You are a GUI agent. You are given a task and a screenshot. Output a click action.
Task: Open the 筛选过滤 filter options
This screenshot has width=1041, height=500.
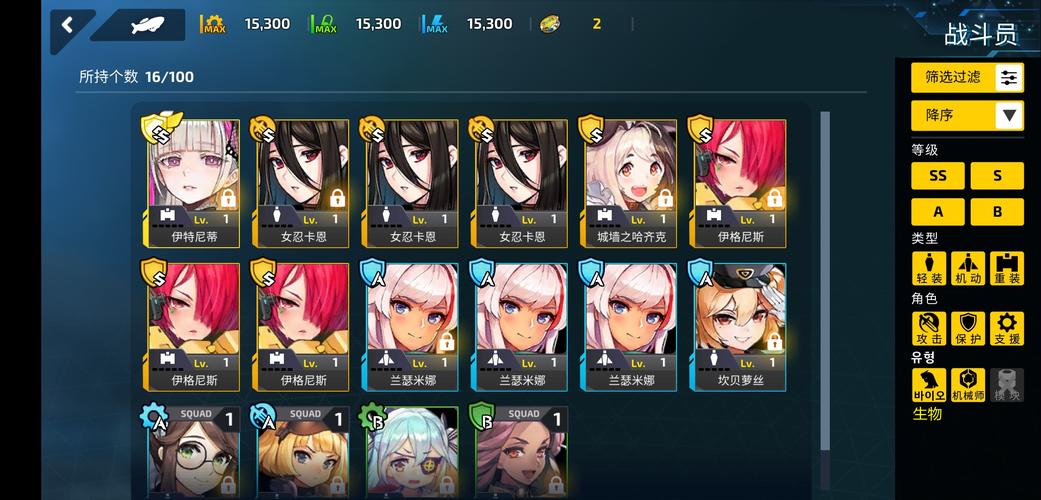[x=967, y=77]
